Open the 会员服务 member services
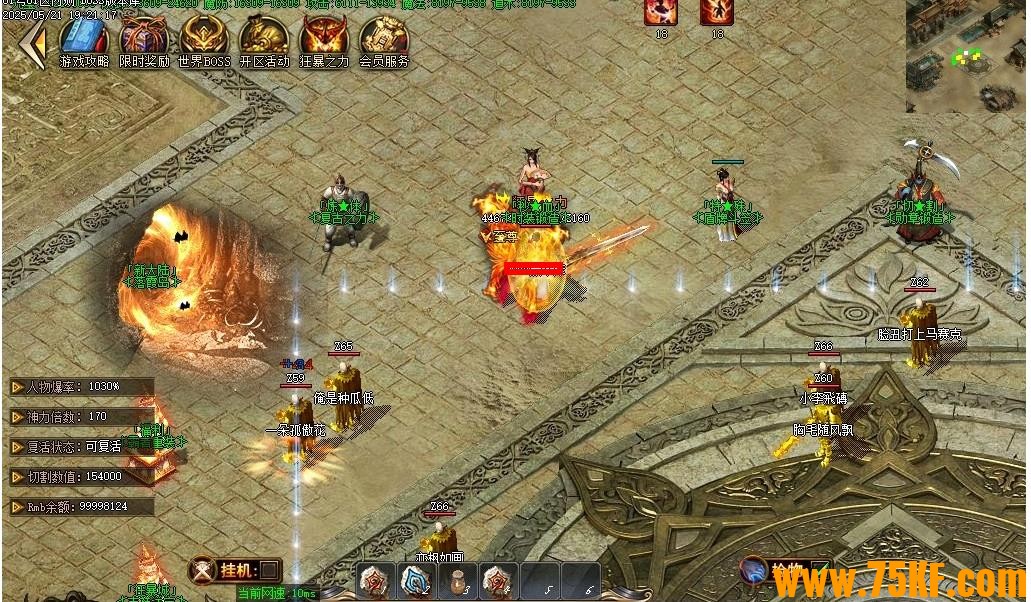Image resolution: width=1031 pixels, height=602 pixels. (384, 39)
